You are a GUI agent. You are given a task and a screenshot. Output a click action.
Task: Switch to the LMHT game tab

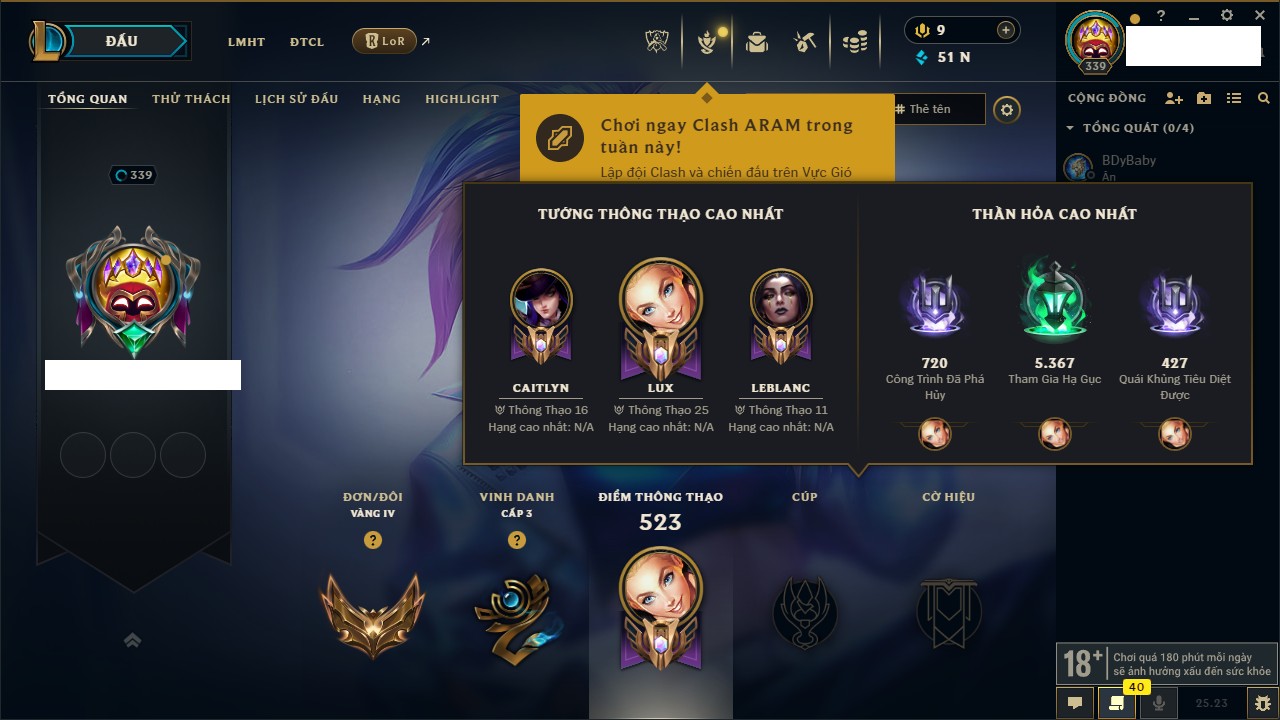246,42
